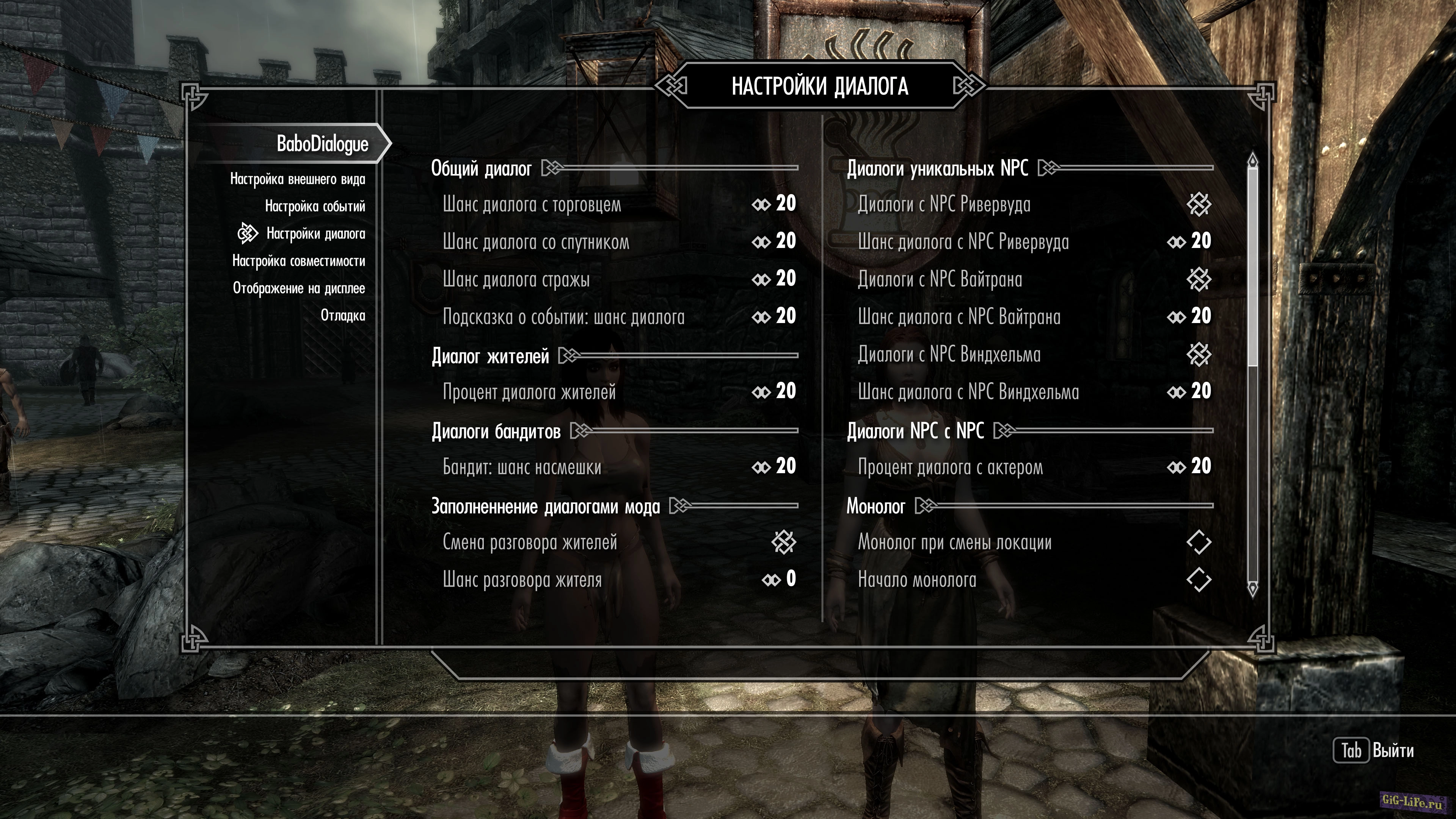Select the BaboDialogue mod entry
1456x819 pixels.
(x=322, y=144)
